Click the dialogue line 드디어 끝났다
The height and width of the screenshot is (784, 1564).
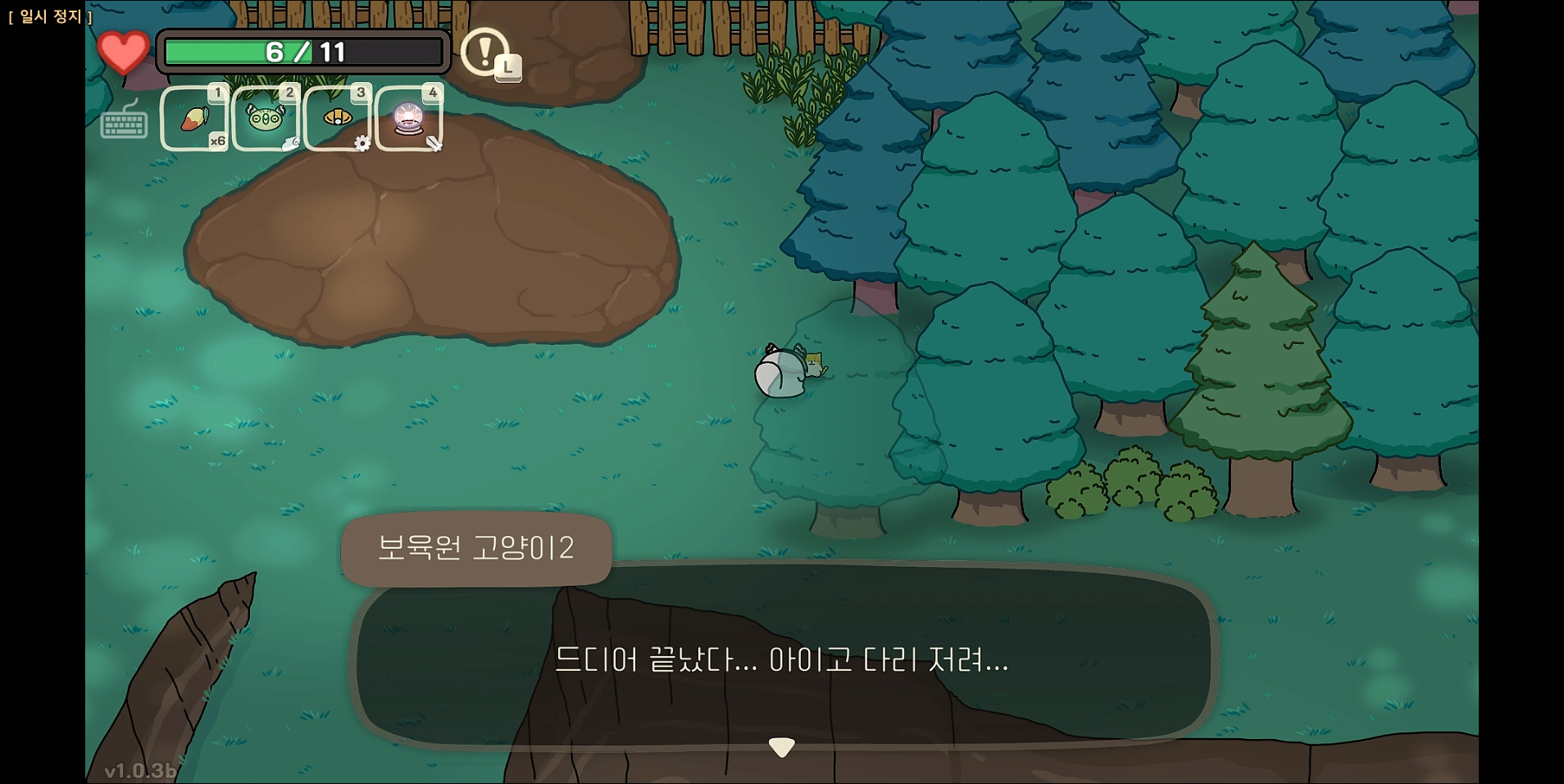[x=781, y=662]
